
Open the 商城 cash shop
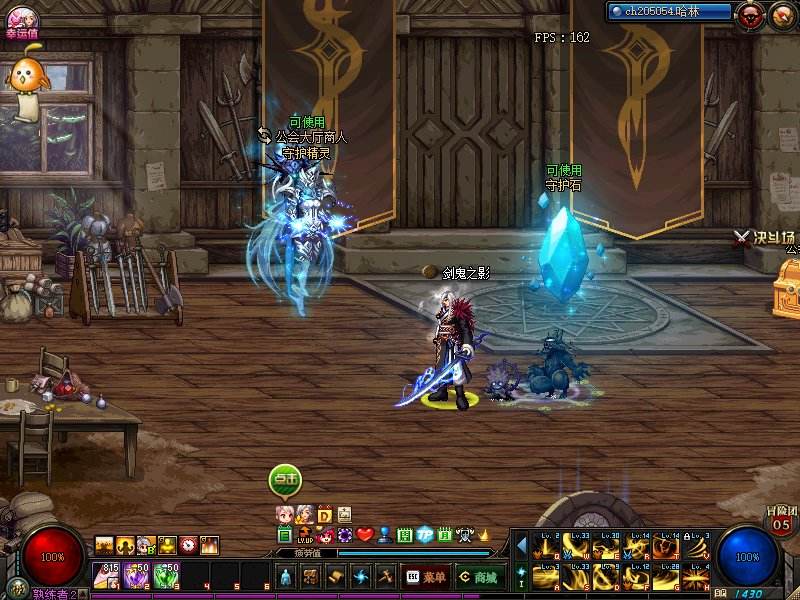coord(480,577)
